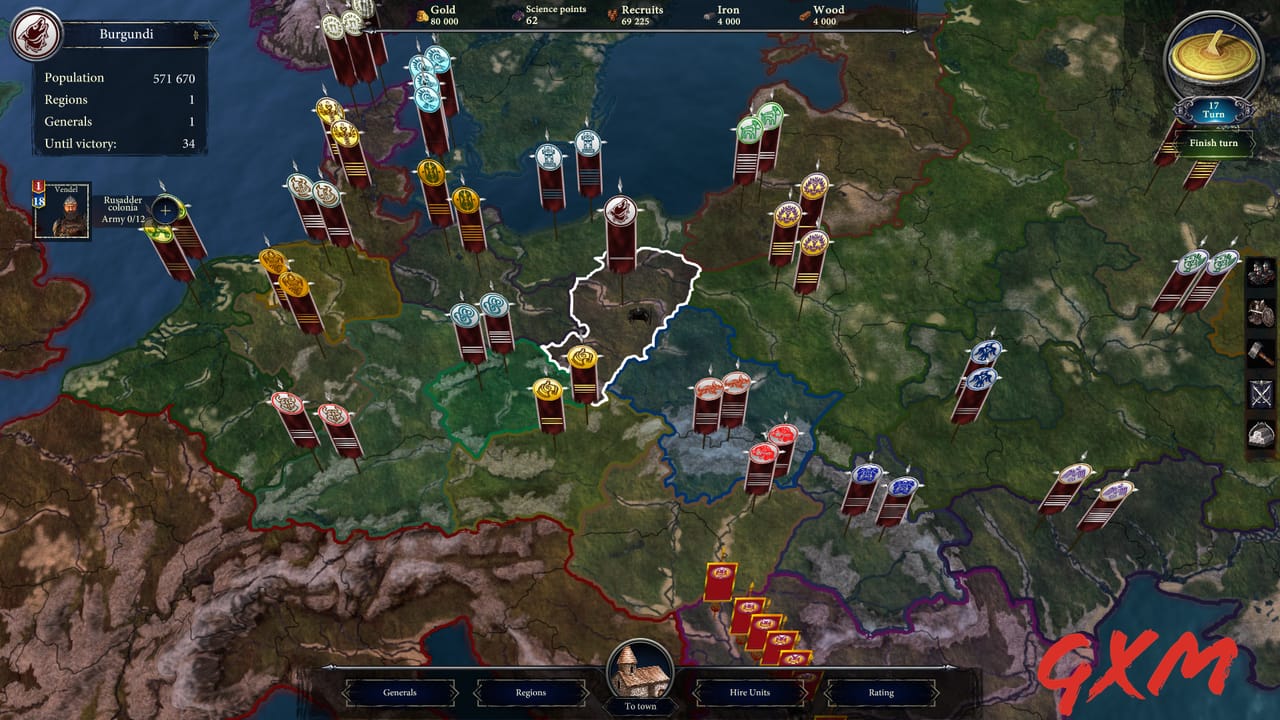The height and width of the screenshot is (720, 1280).
Task: Open the Generals menu at the bottom
Action: pos(402,692)
